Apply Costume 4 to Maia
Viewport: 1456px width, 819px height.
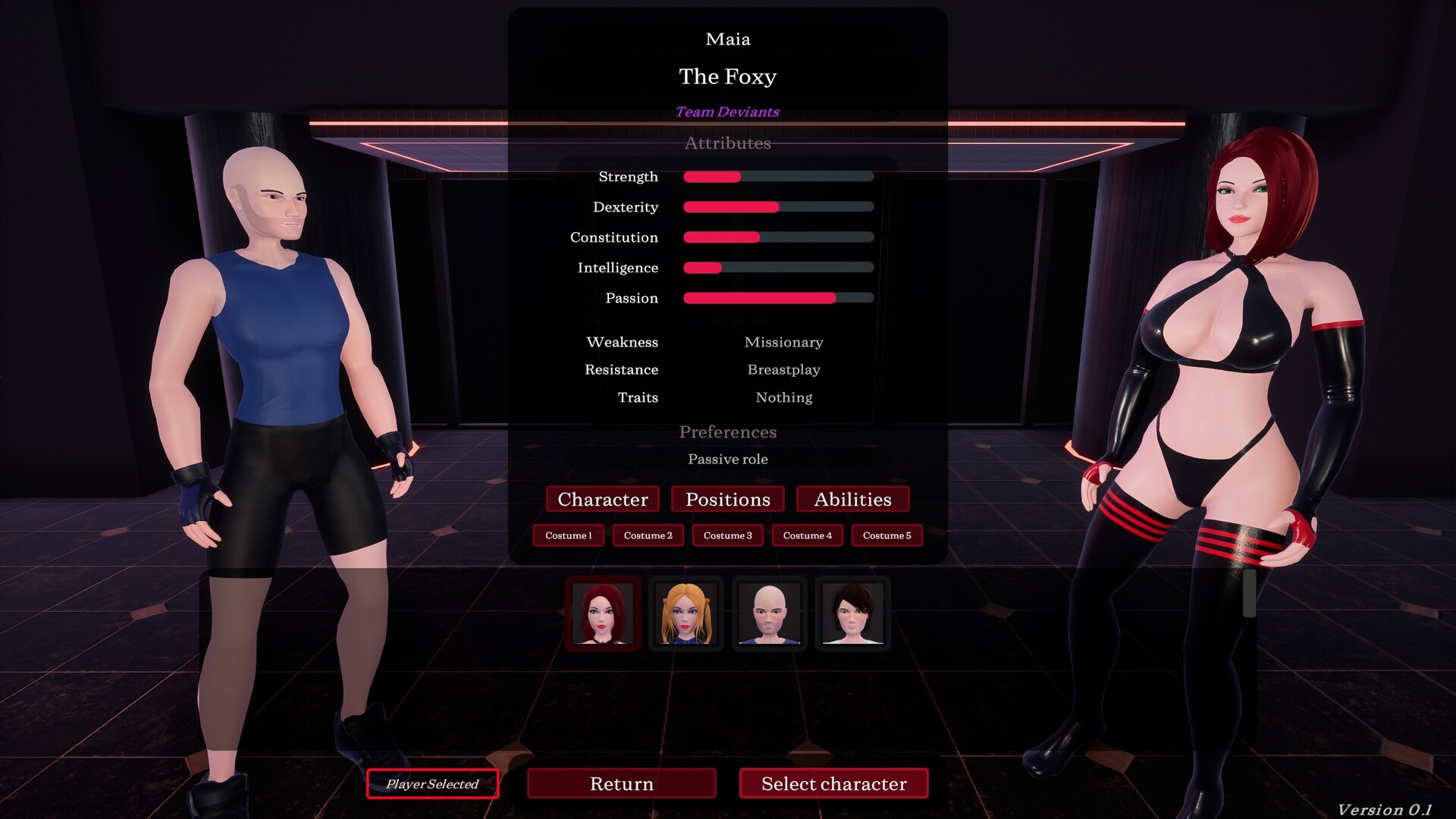pyautogui.click(x=807, y=535)
